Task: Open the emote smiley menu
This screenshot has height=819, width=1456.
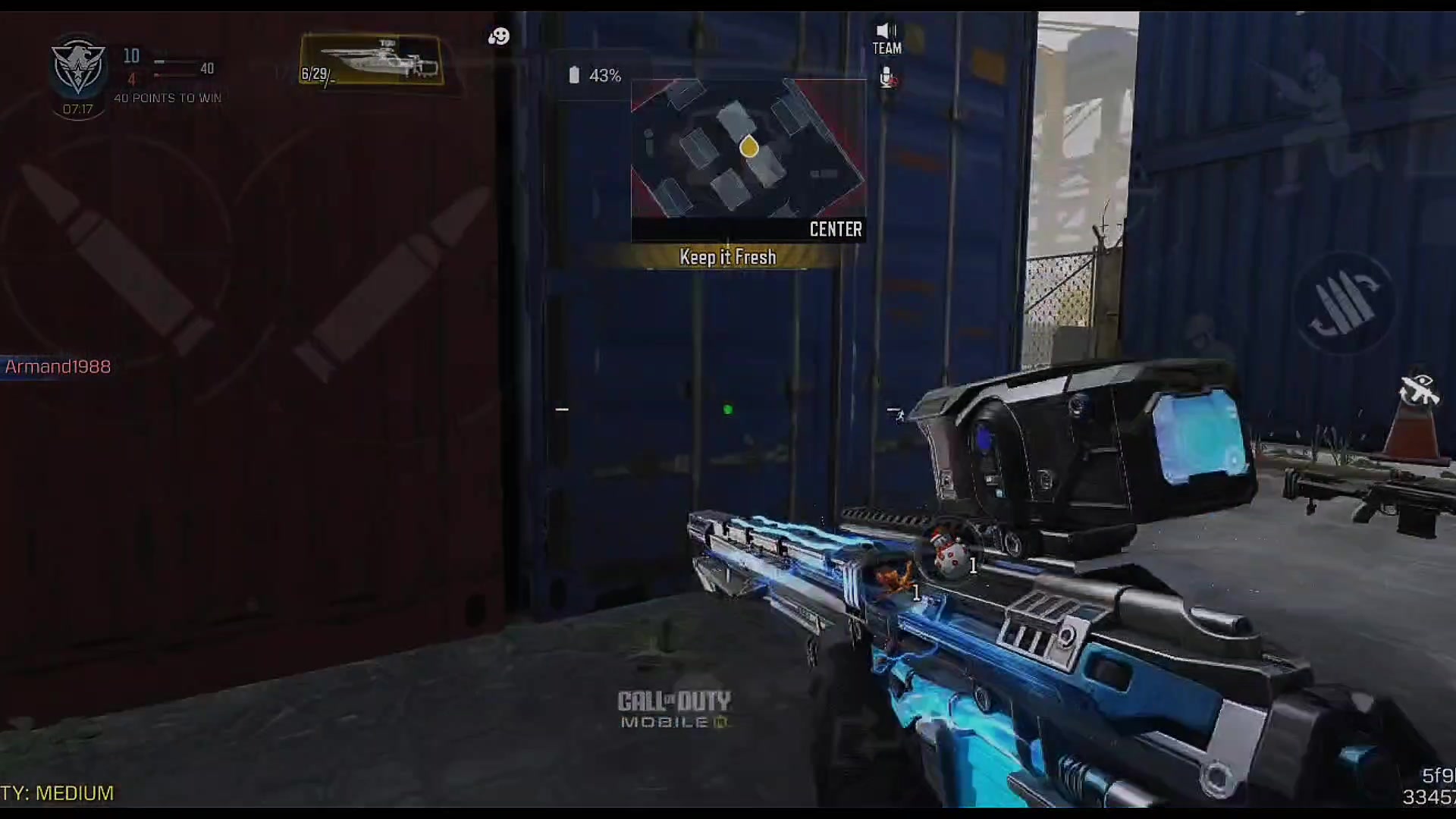Action: point(499,36)
